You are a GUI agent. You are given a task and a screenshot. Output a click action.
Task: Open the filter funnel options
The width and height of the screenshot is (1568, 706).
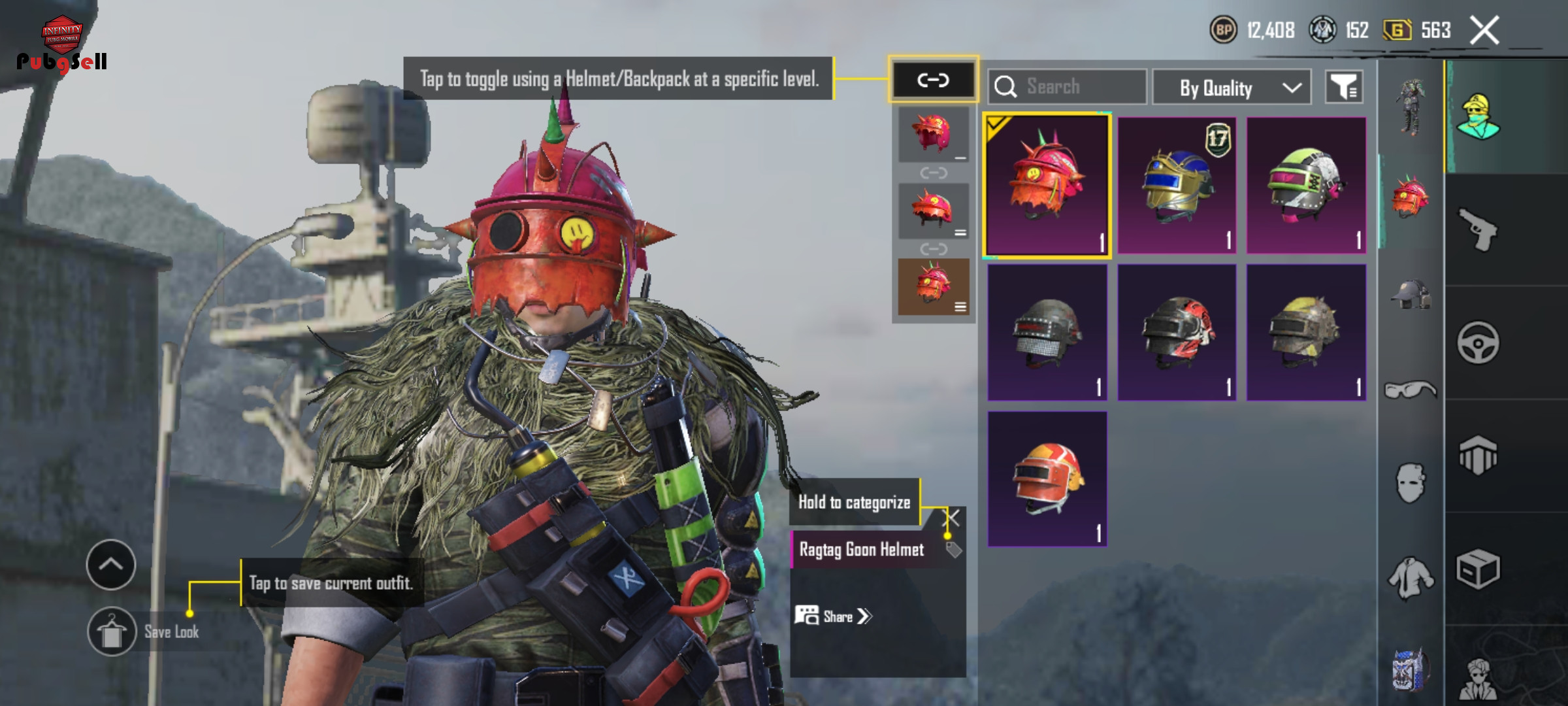1344,87
